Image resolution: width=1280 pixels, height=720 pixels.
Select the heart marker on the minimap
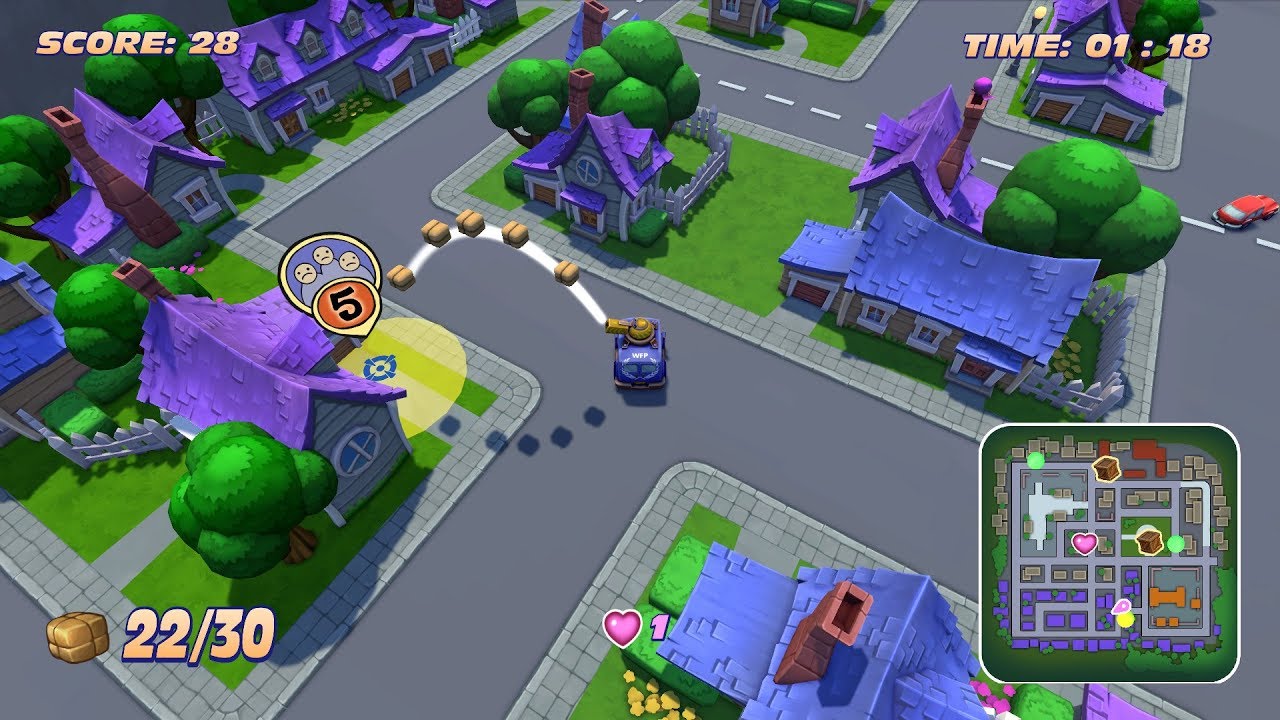pyautogui.click(x=1084, y=543)
